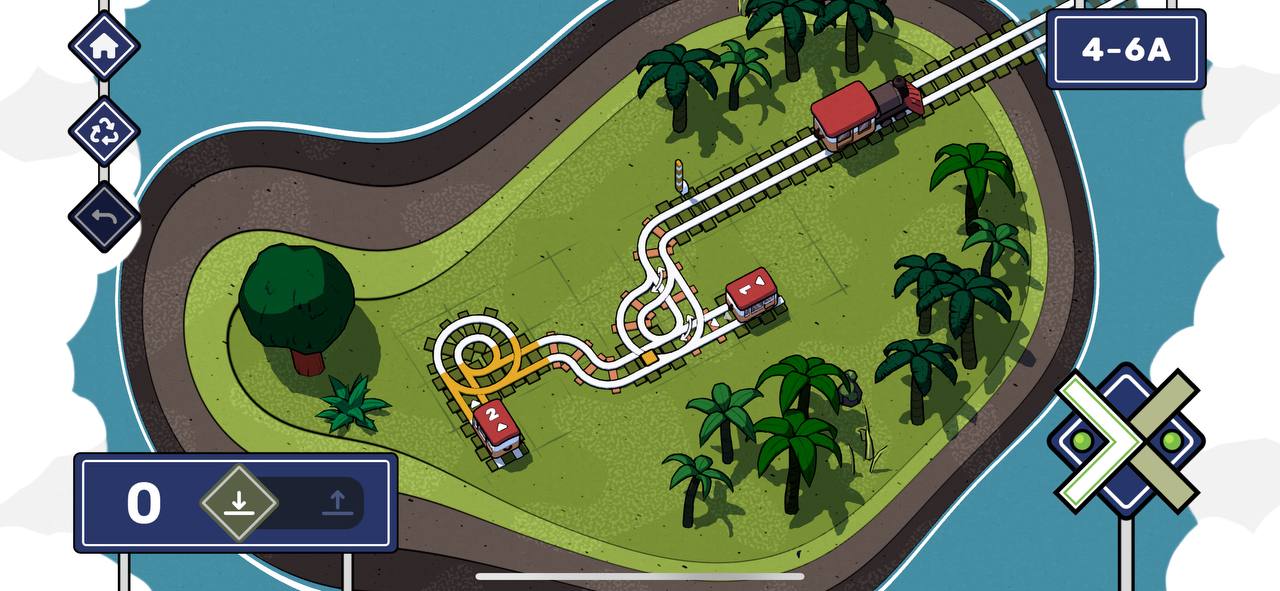Select train car number 2
Image resolution: width=1280 pixels, height=591 pixels.
[497, 428]
